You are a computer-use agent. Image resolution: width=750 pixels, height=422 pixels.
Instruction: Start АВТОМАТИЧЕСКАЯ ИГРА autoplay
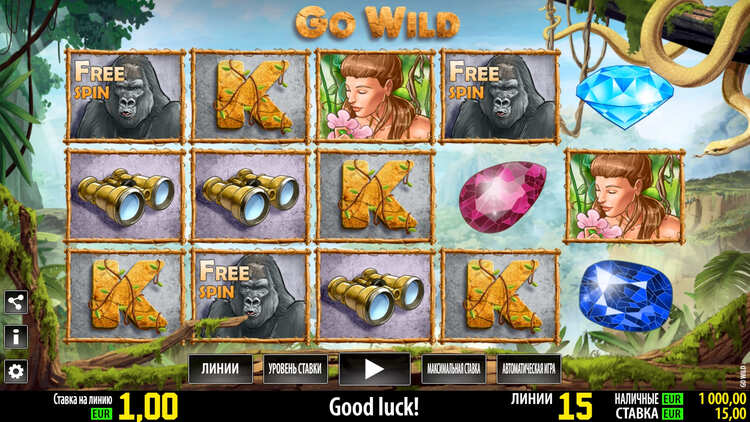(x=529, y=369)
